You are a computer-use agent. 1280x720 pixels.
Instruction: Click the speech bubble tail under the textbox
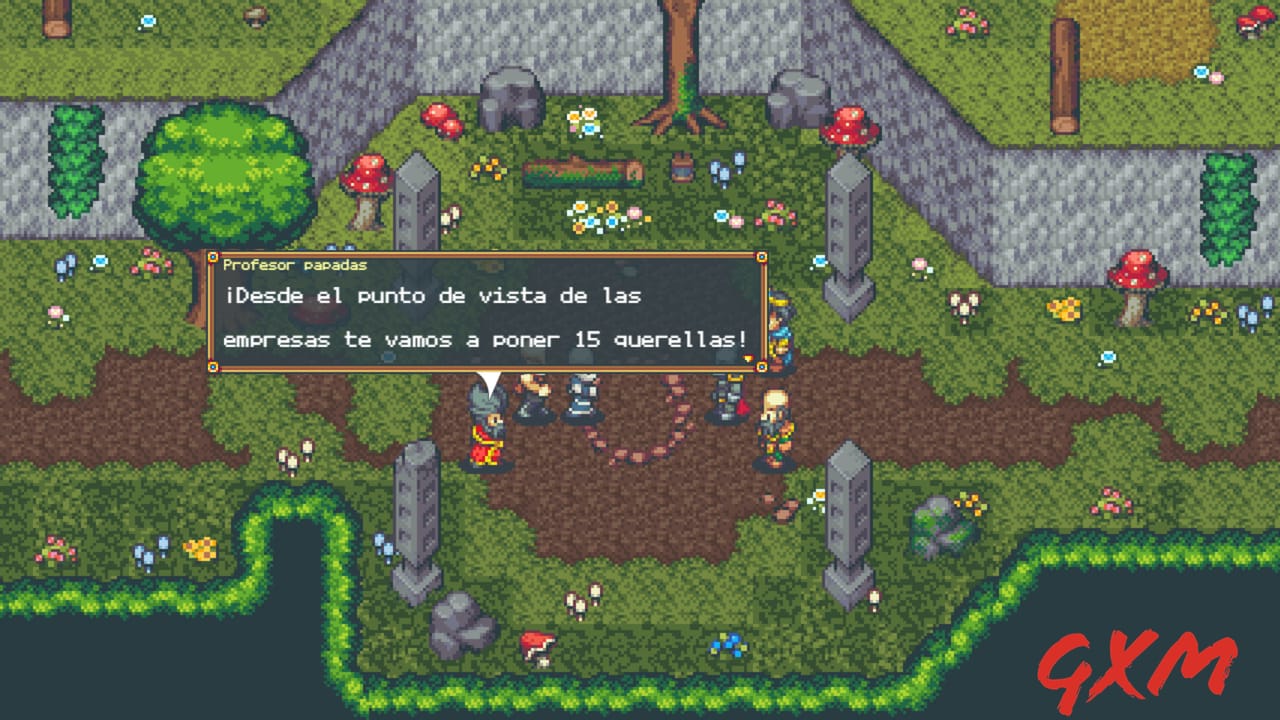pos(492,380)
